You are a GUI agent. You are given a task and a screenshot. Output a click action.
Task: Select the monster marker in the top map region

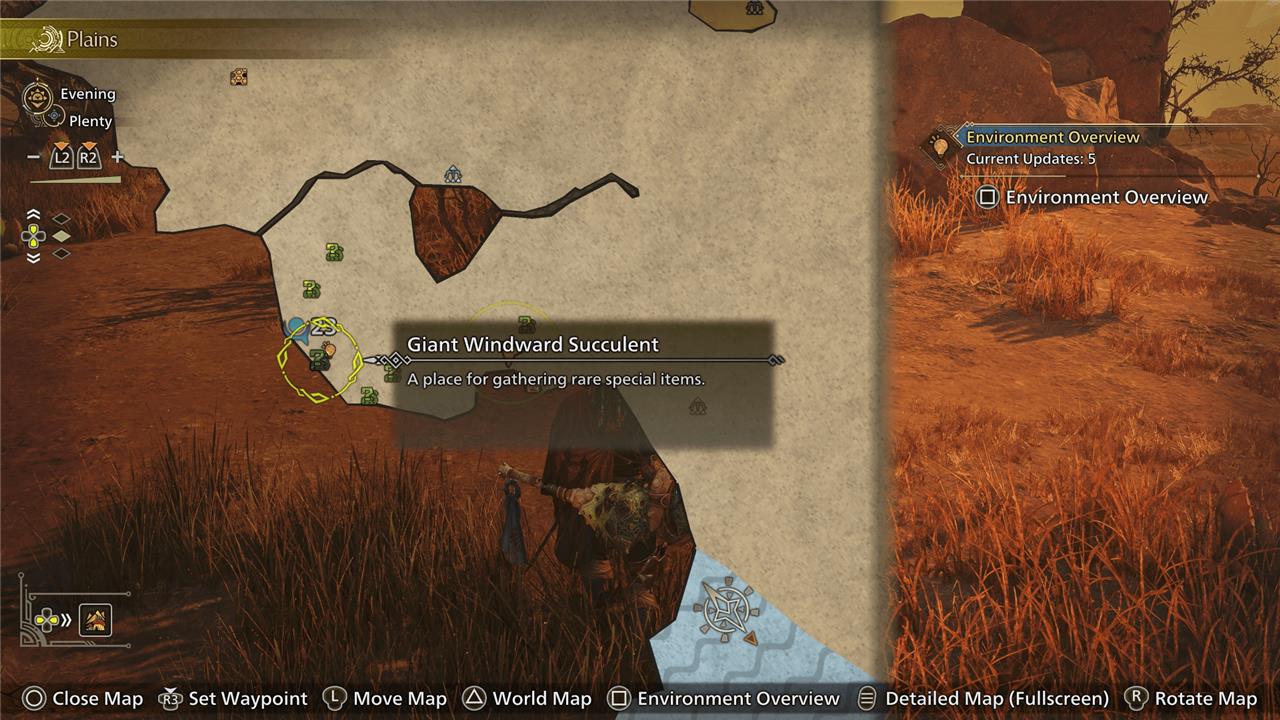755,9
